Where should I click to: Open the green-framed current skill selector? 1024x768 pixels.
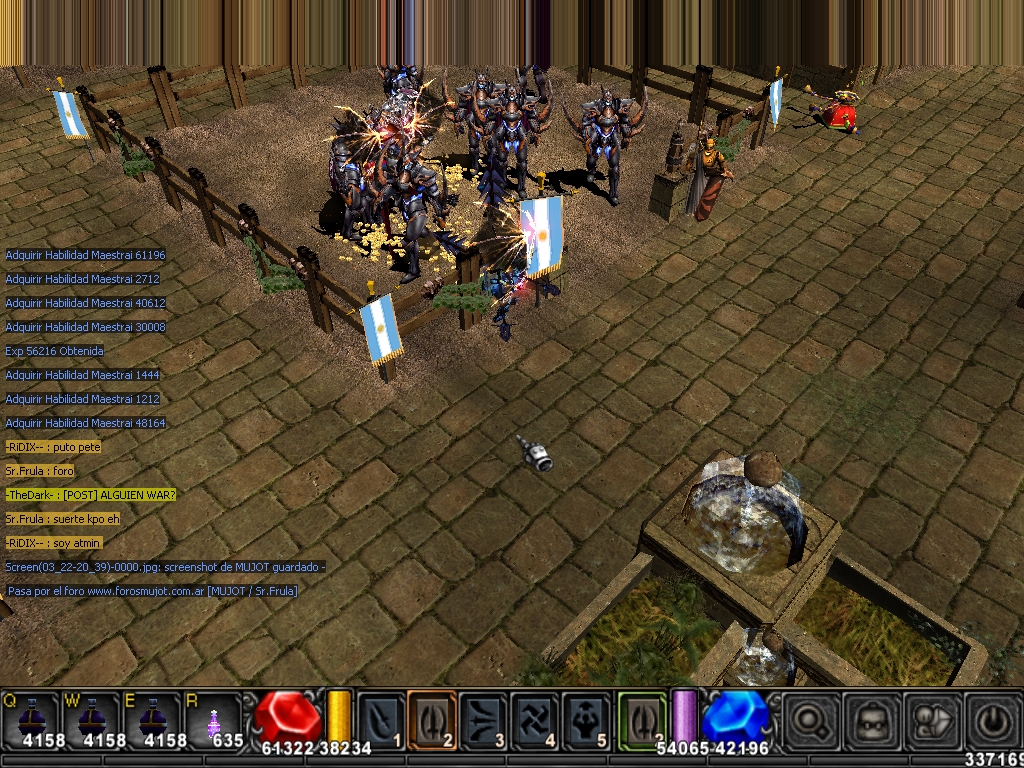point(642,718)
